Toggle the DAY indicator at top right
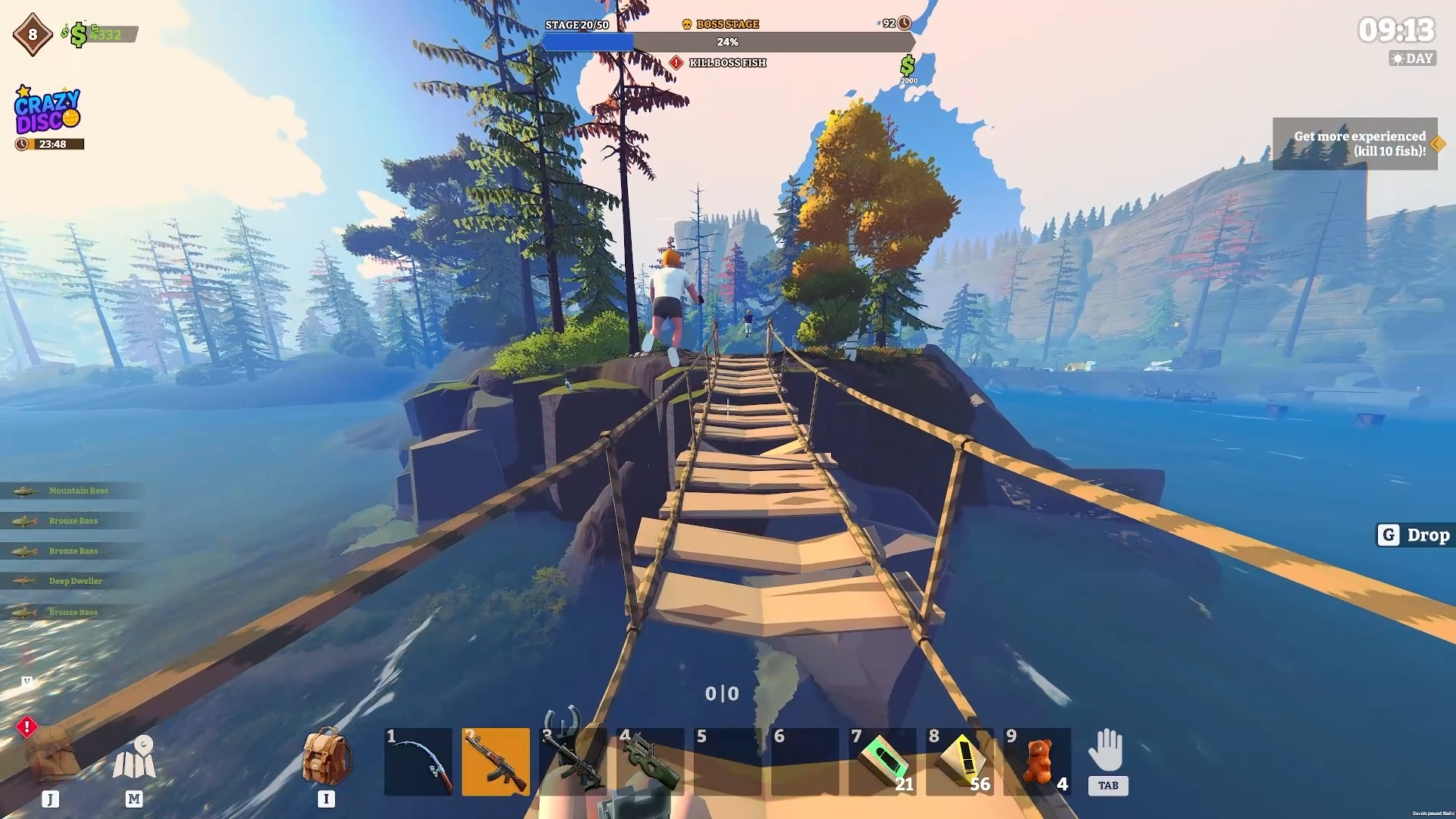1456x819 pixels. (x=1412, y=58)
